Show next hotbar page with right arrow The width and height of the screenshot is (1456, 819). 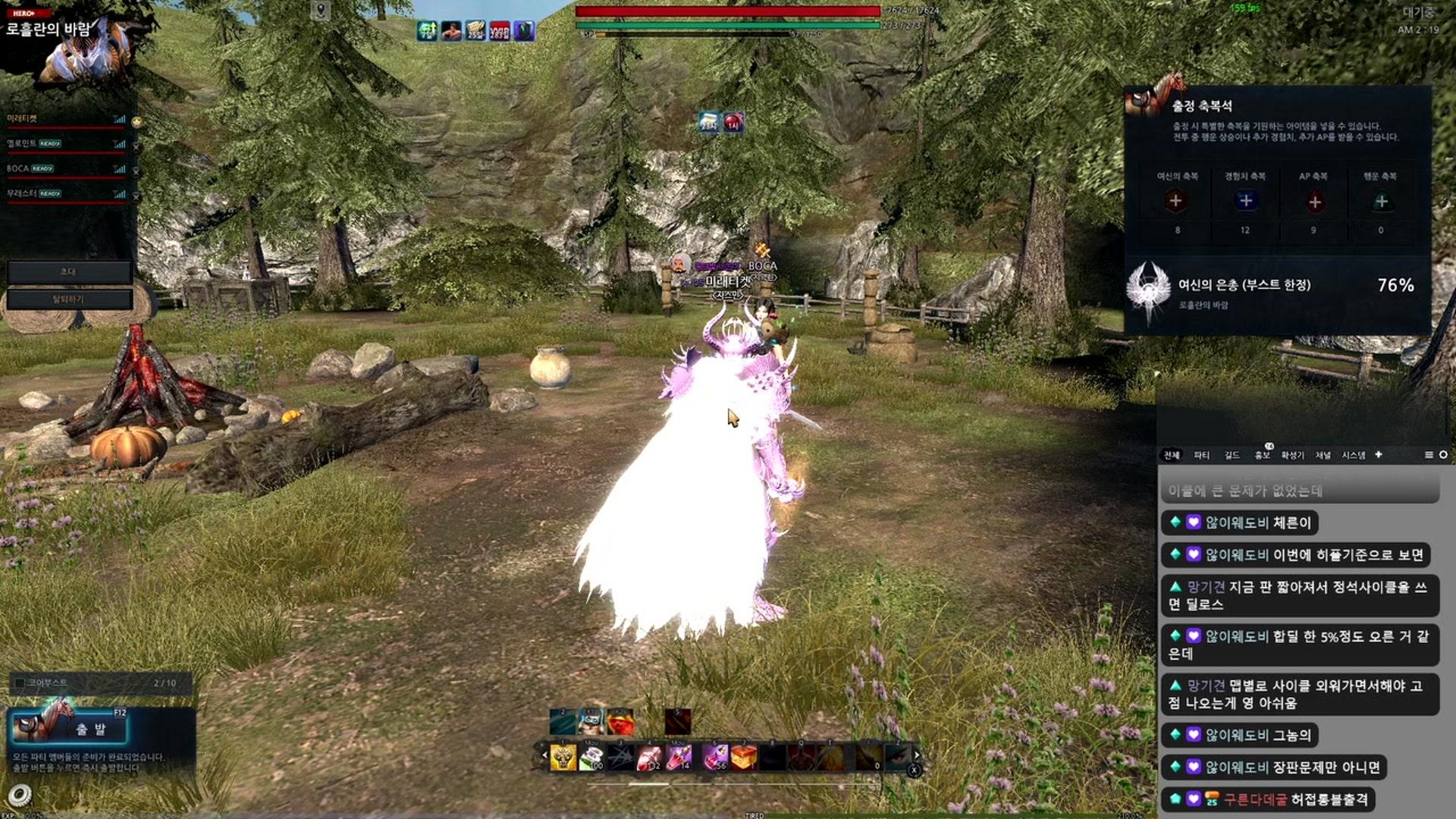tap(917, 755)
